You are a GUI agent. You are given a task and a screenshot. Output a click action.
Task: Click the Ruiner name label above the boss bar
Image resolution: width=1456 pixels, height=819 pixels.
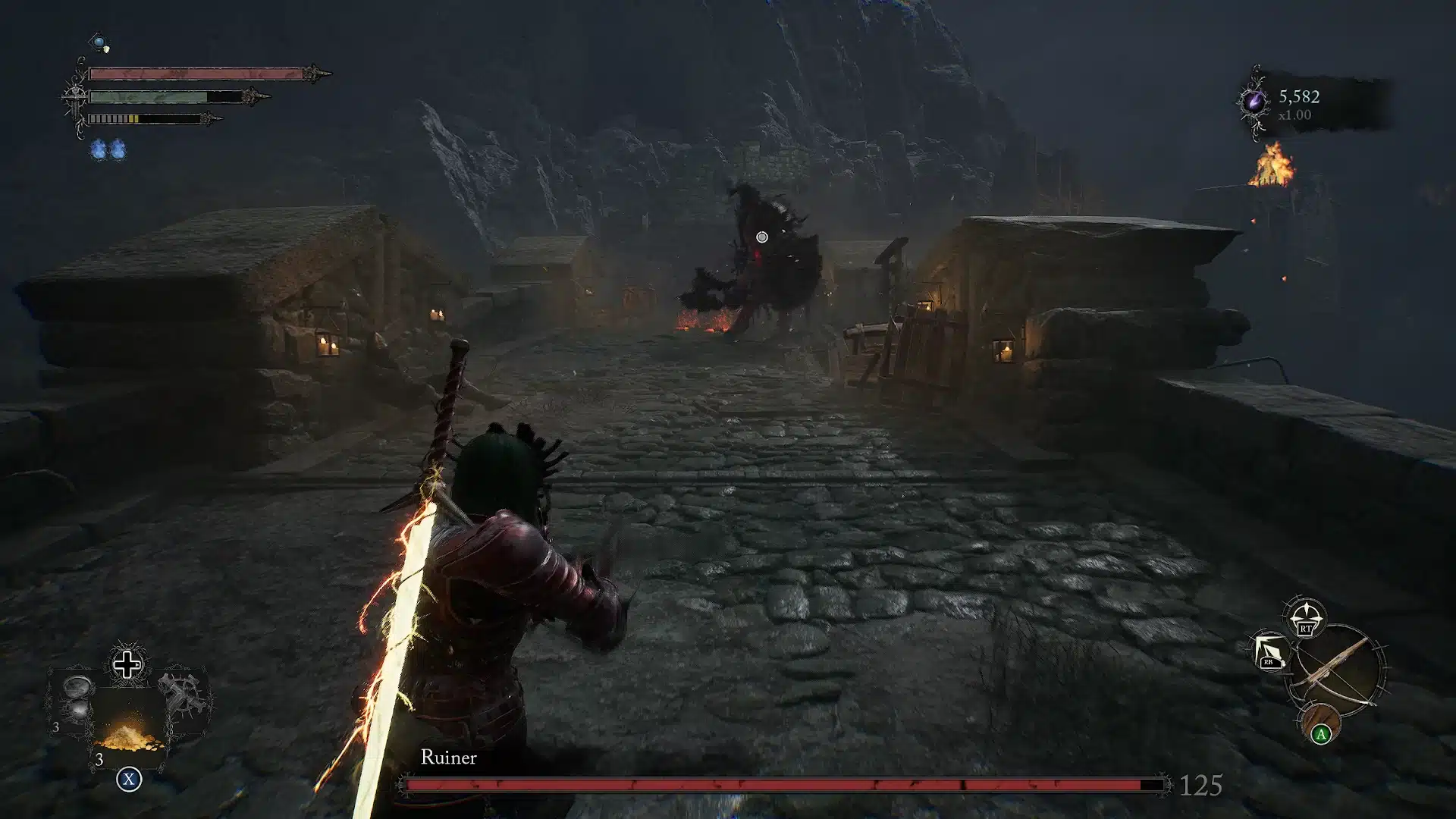[449, 758]
